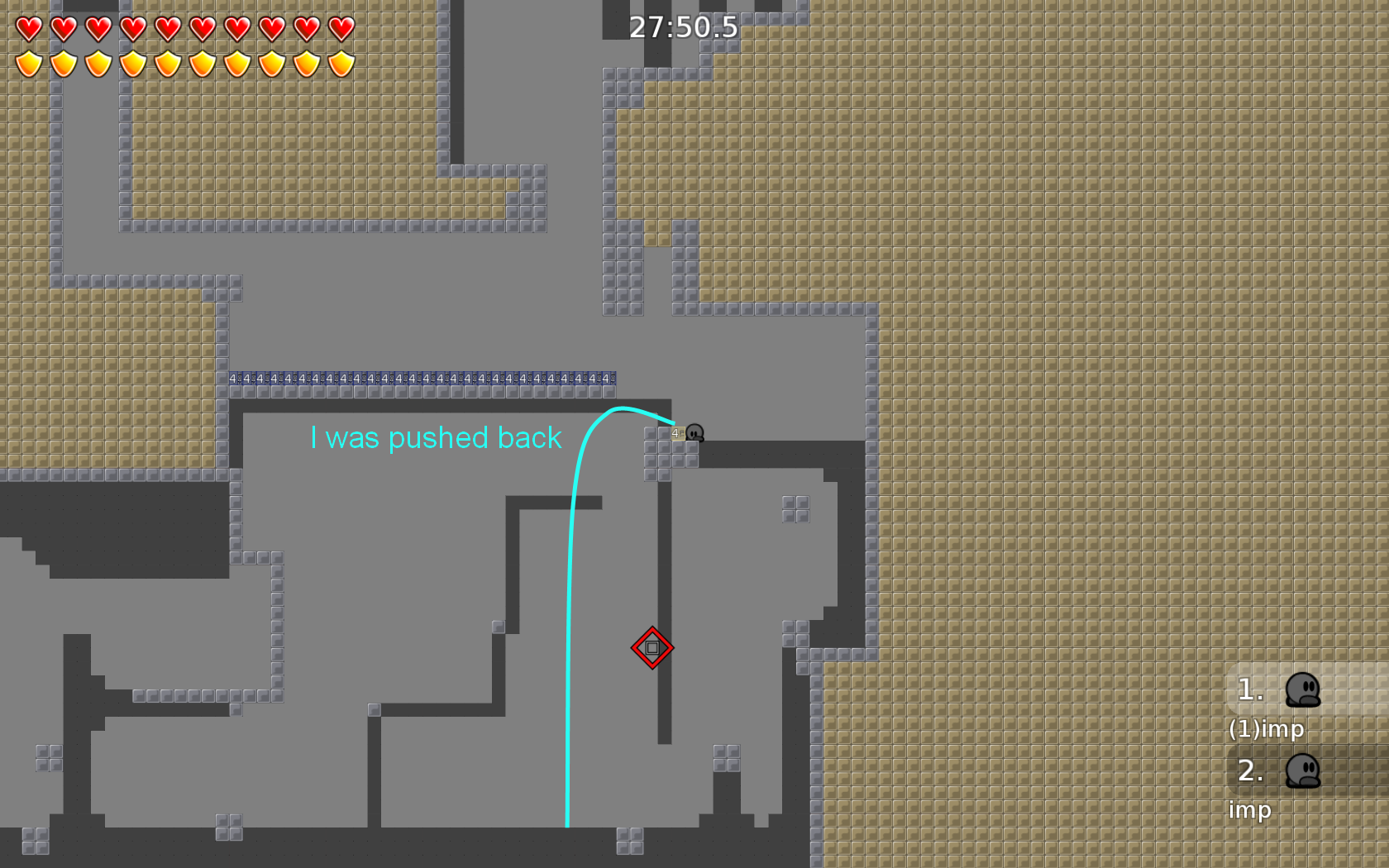
Task: Select the red diamond target marker
Action: 652,648
